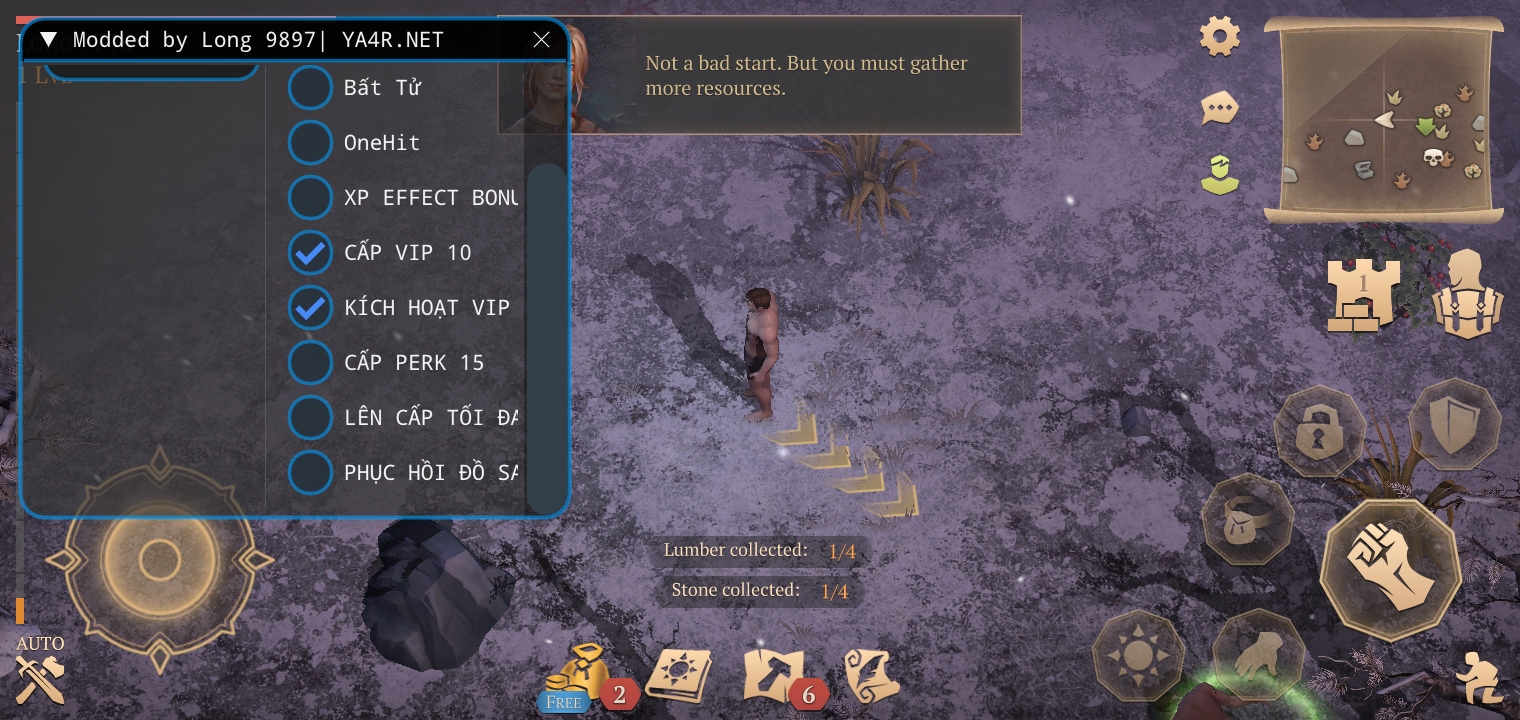Open the parchment minimap
Image resolution: width=1520 pixels, height=720 pixels.
click(x=1384, y=121)
